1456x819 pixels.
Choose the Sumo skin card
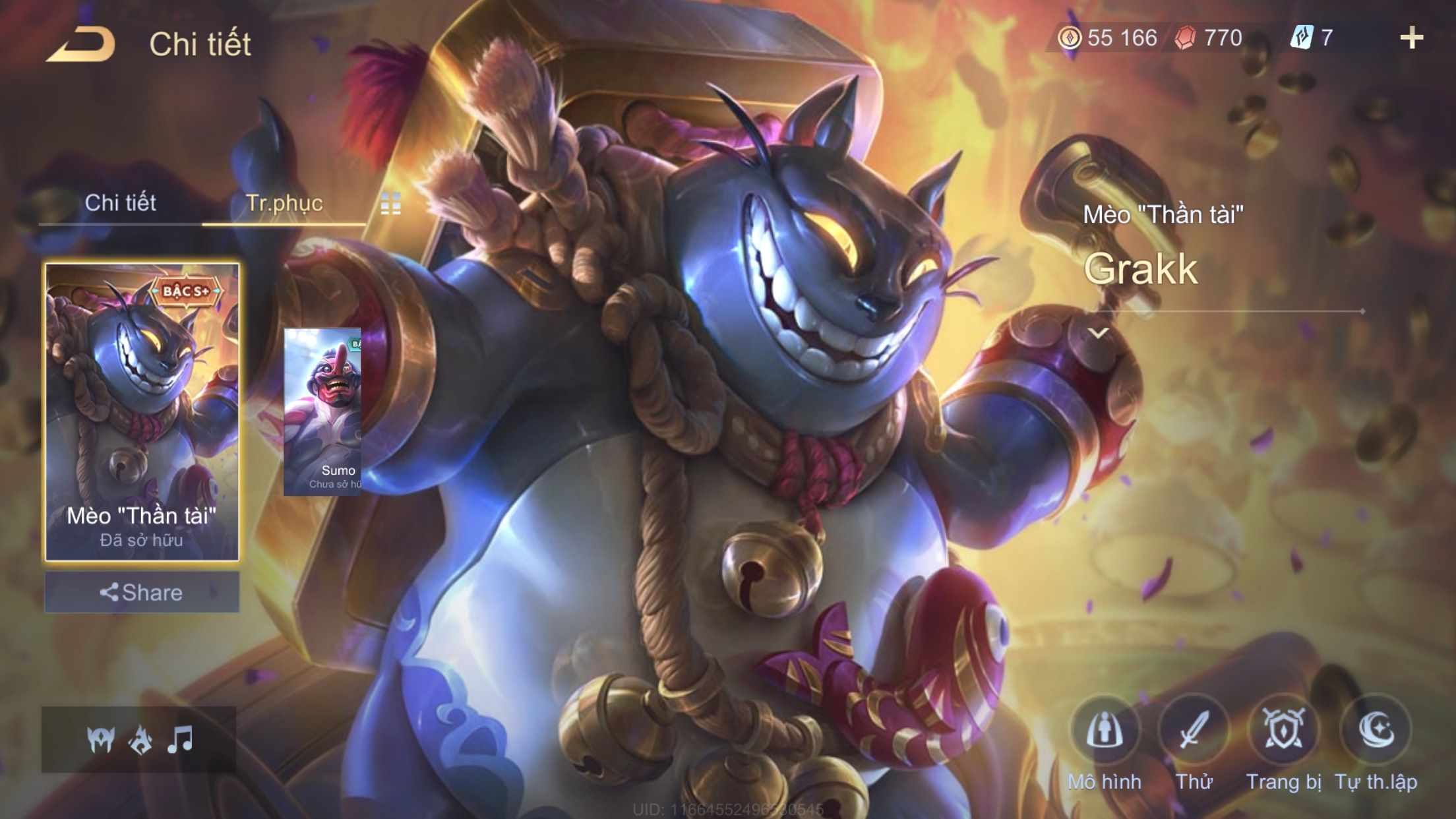pyautogui.click(x=323, y=412)
